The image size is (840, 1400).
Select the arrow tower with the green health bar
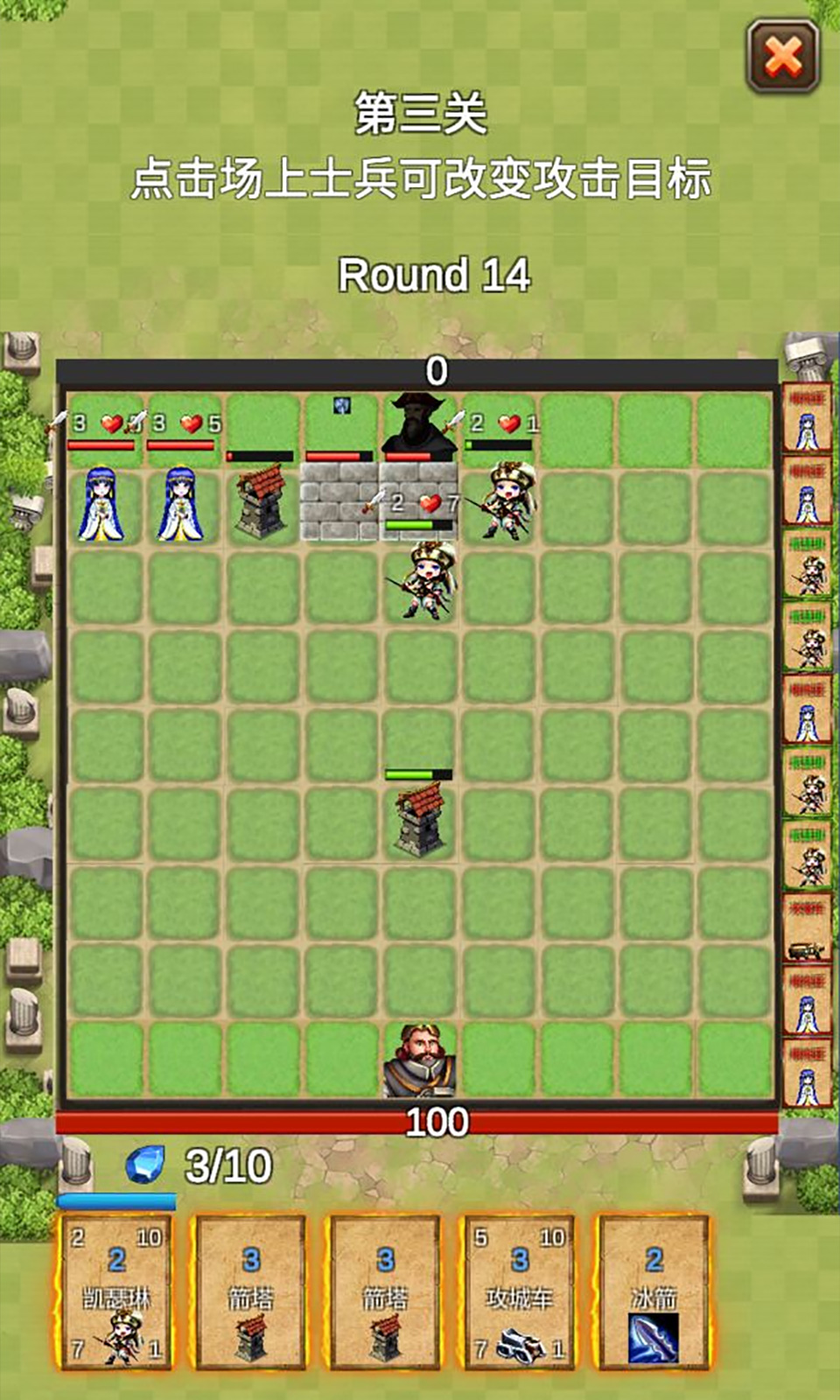pyautogui.click(x=420, y=818)
